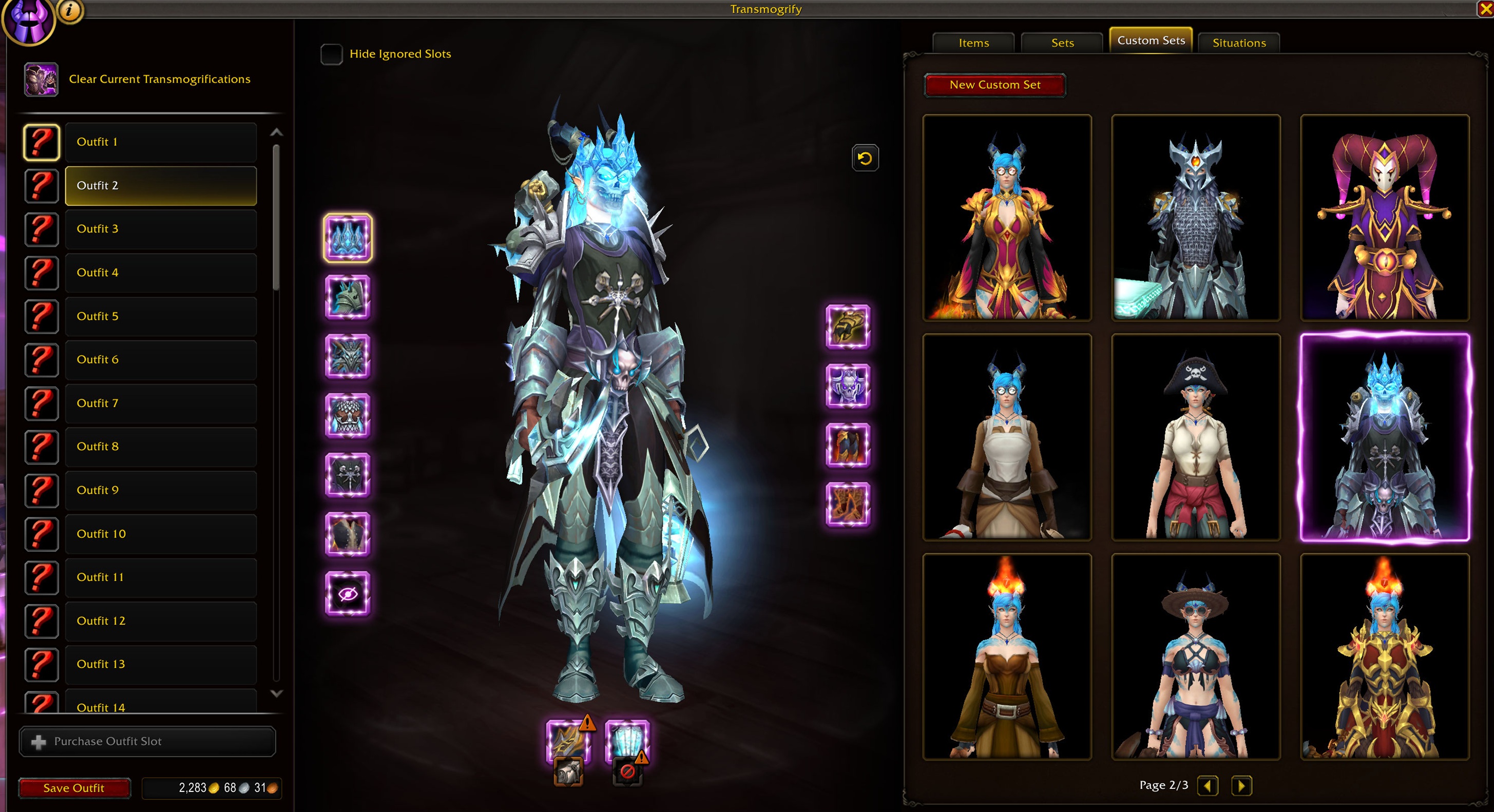Reset the character model view
Screen dimensions: 1494x812
click(865, 158)
